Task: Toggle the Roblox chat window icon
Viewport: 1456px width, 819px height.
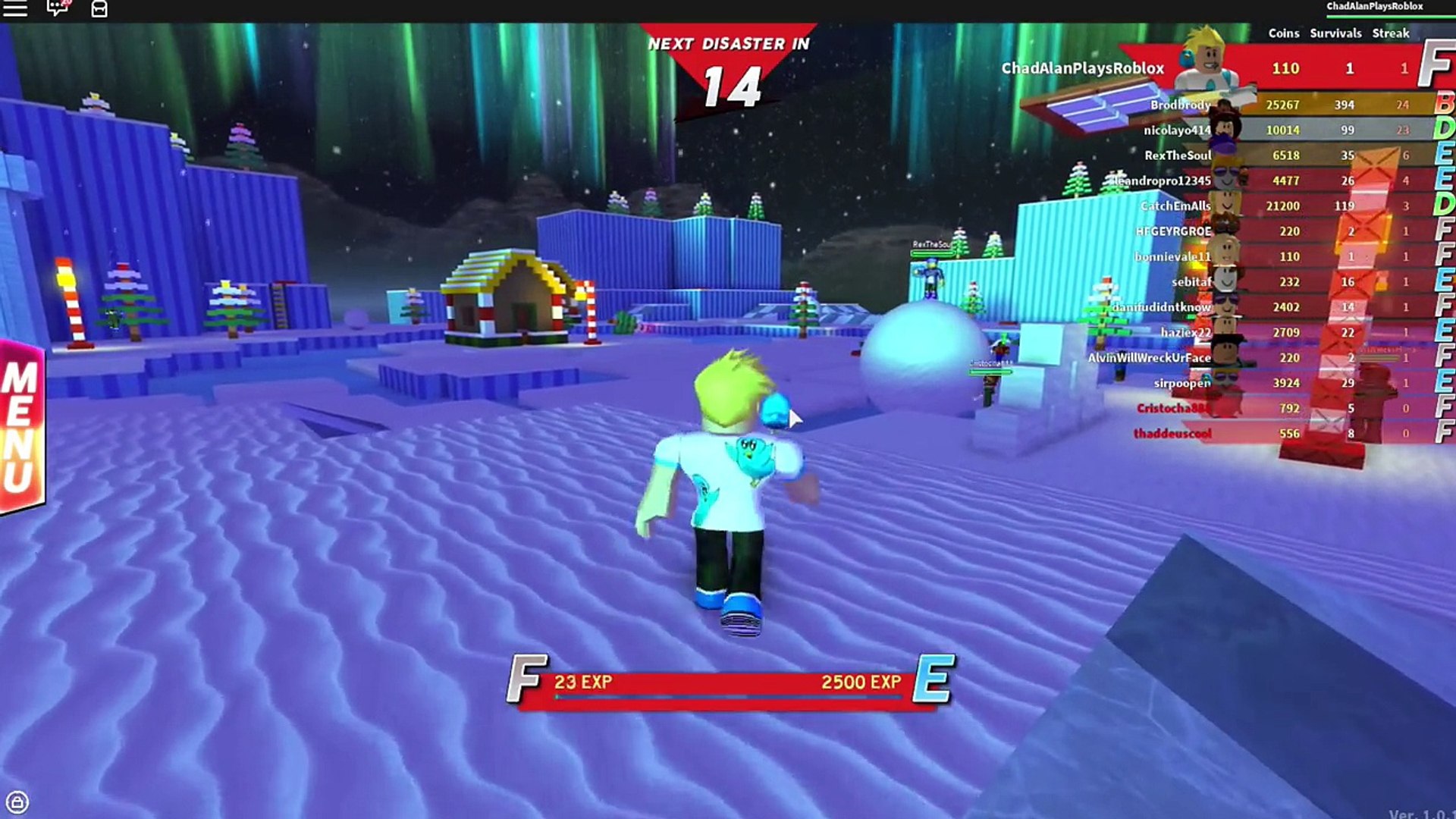Action: [x=57, y=9]
